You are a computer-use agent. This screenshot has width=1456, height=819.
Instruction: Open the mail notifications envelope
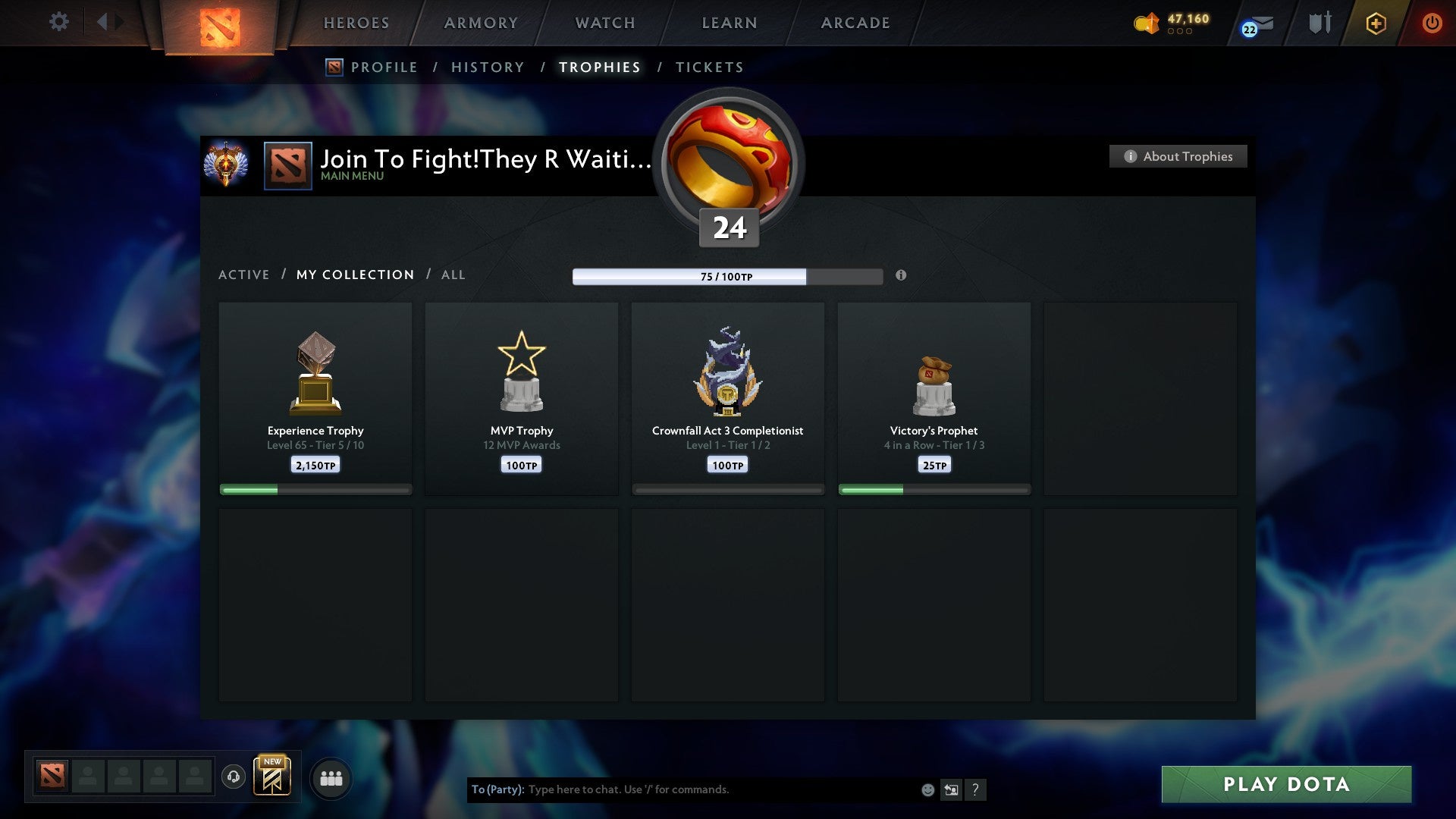[x=1257, y=23]
